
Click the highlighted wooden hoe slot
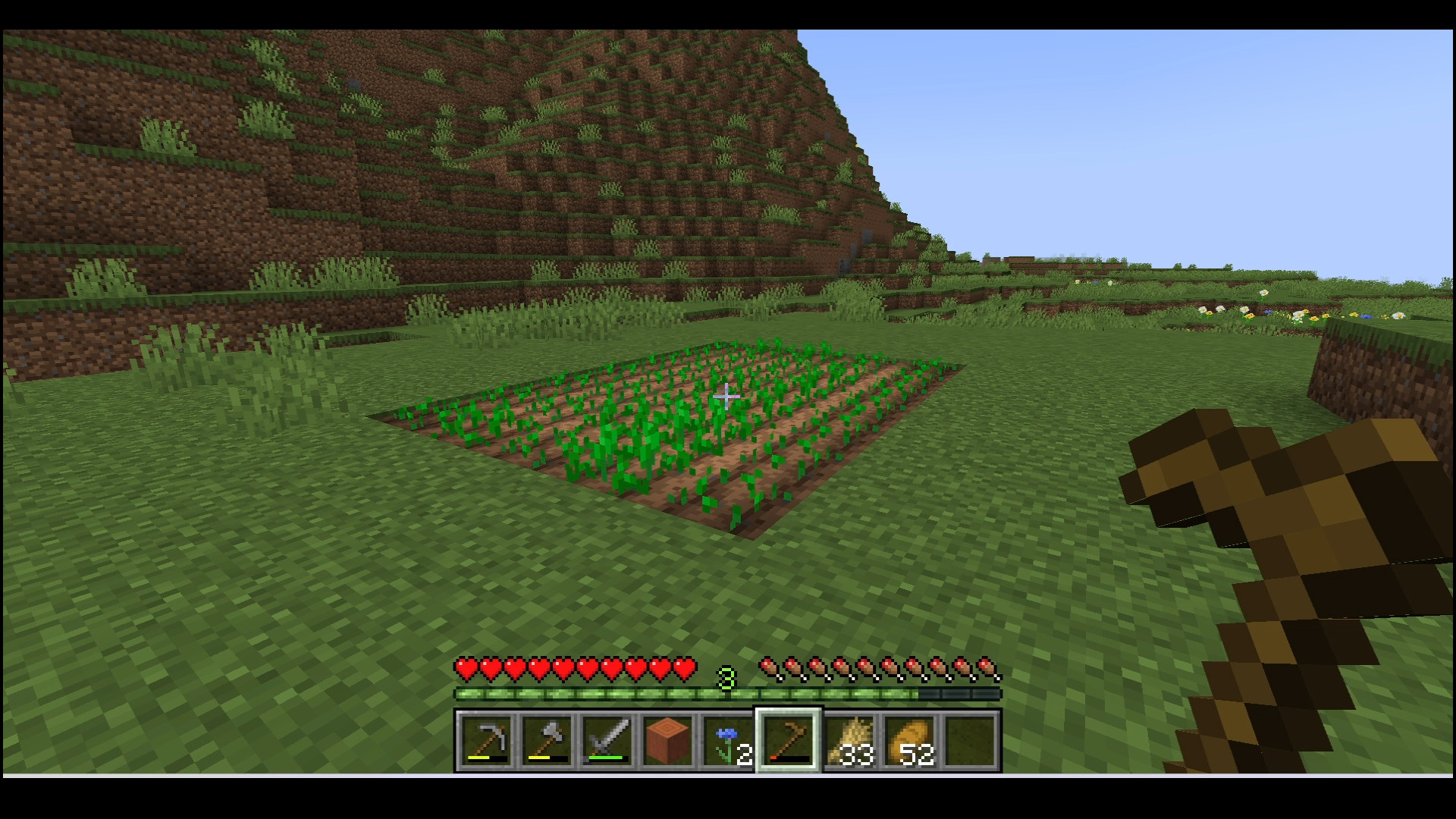coord(789,740)
